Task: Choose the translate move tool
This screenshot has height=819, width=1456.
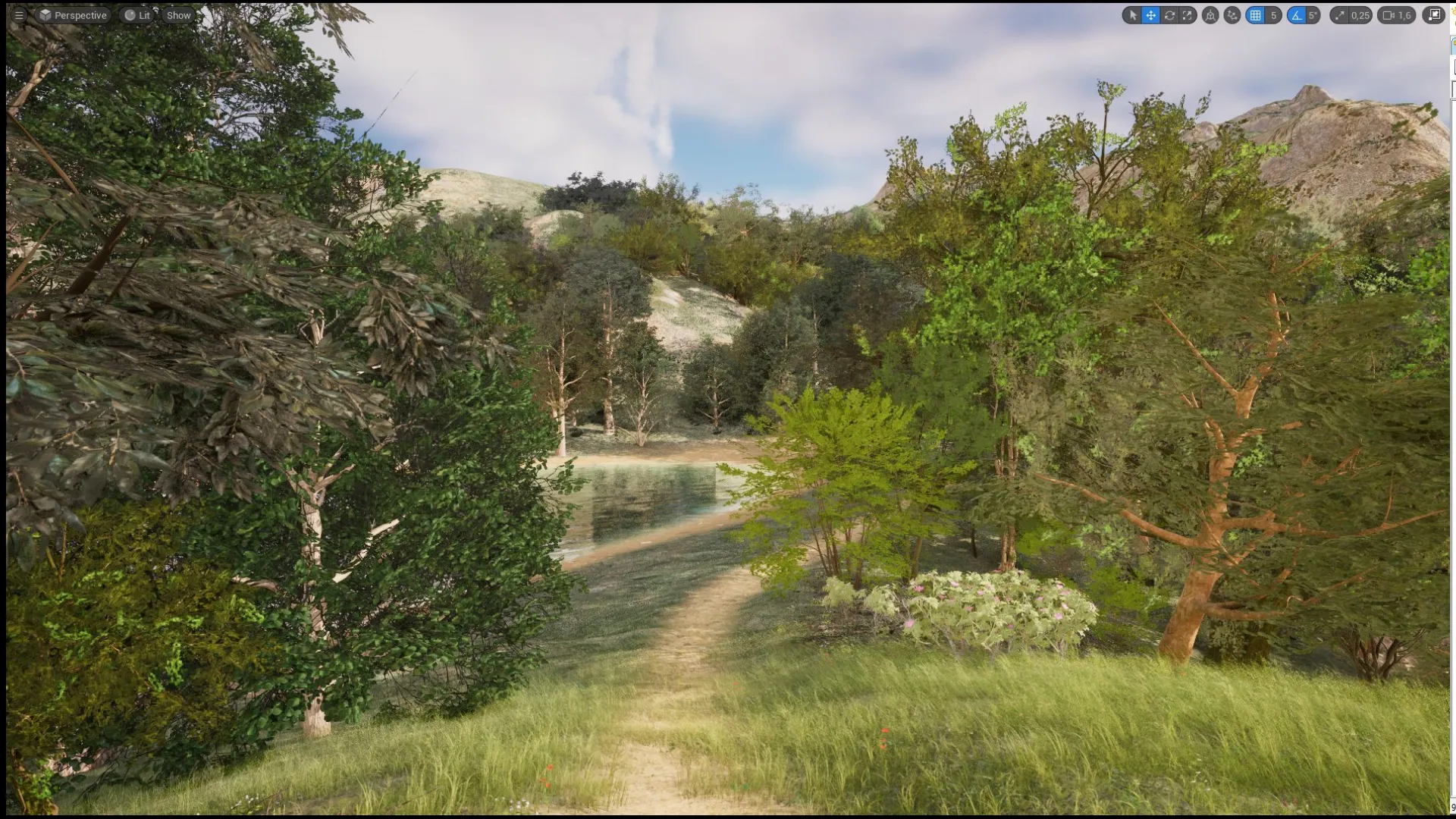Action: coord(1151,15)
